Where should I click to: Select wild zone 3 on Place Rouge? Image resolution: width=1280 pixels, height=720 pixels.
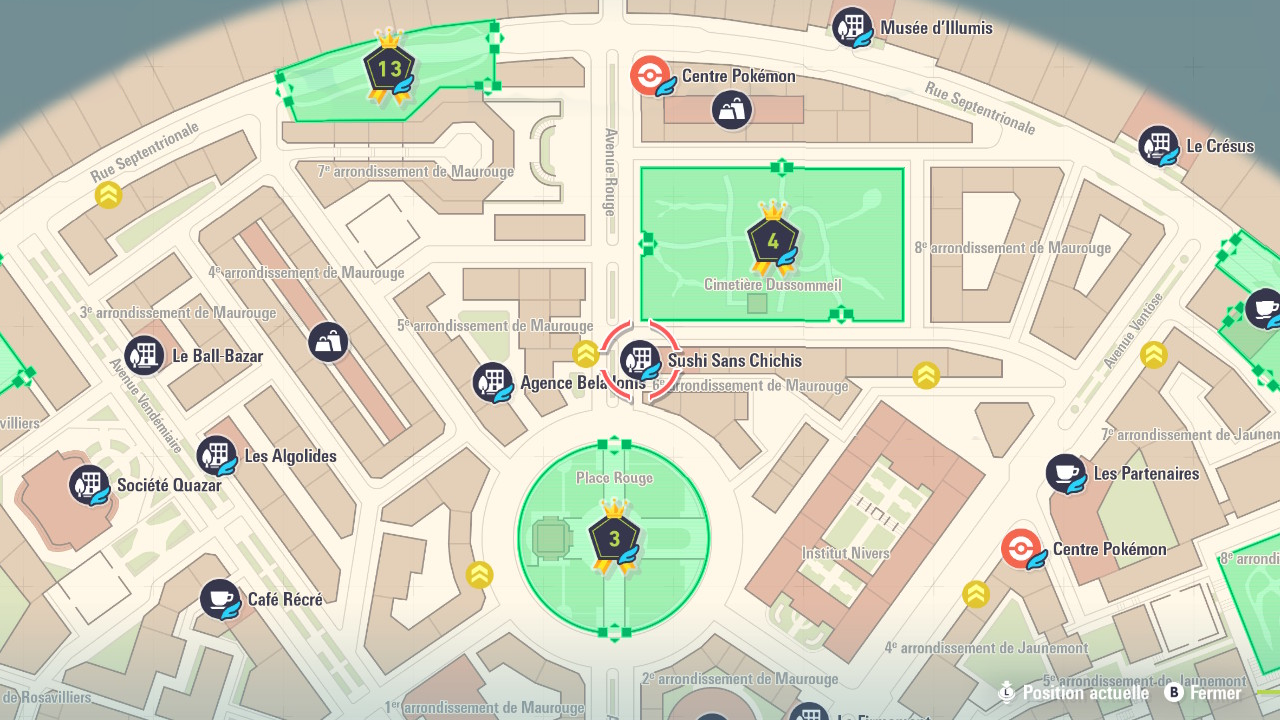pyautogui.click(x=614, y=538)
